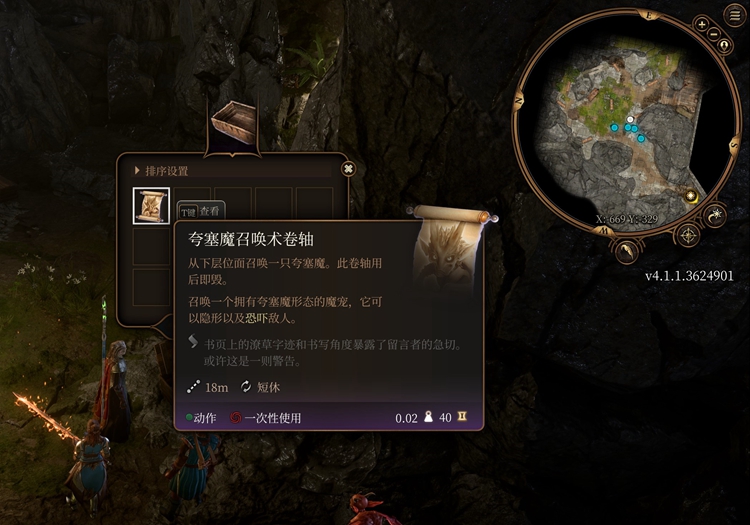Click the crescent moon button near minimap

point(716,215)
